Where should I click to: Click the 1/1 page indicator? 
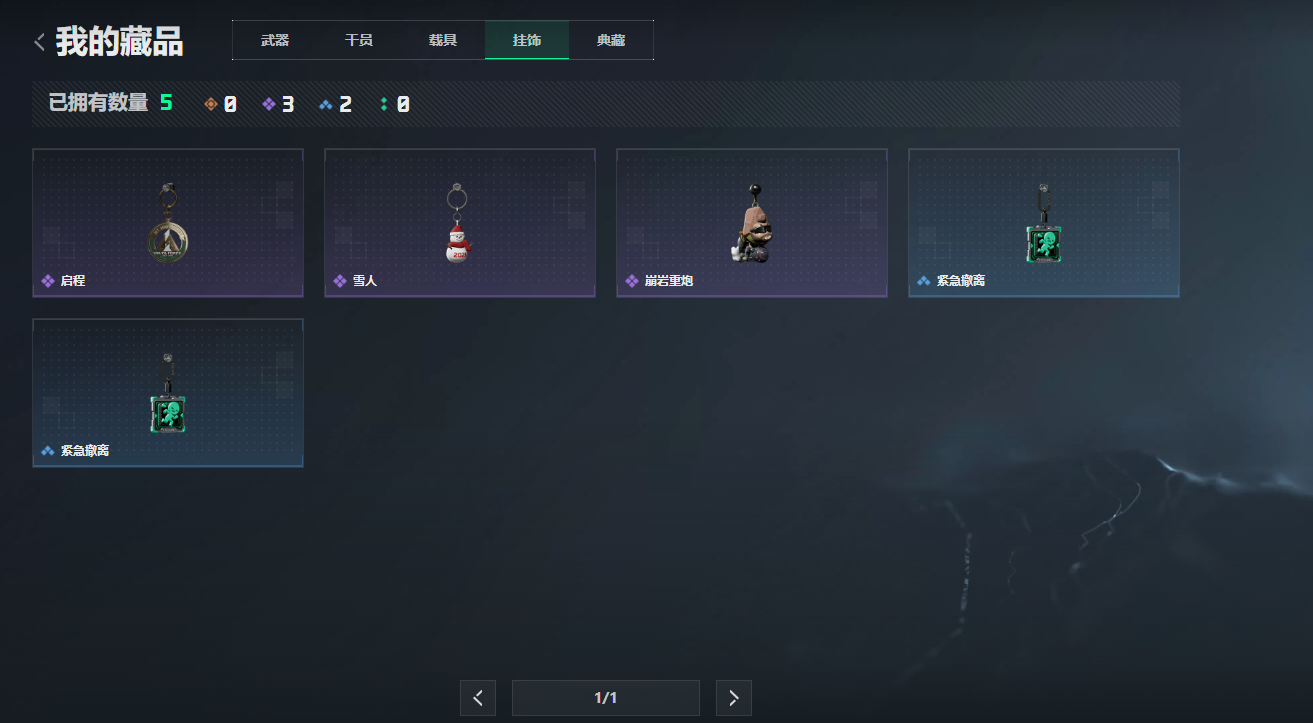605,697
